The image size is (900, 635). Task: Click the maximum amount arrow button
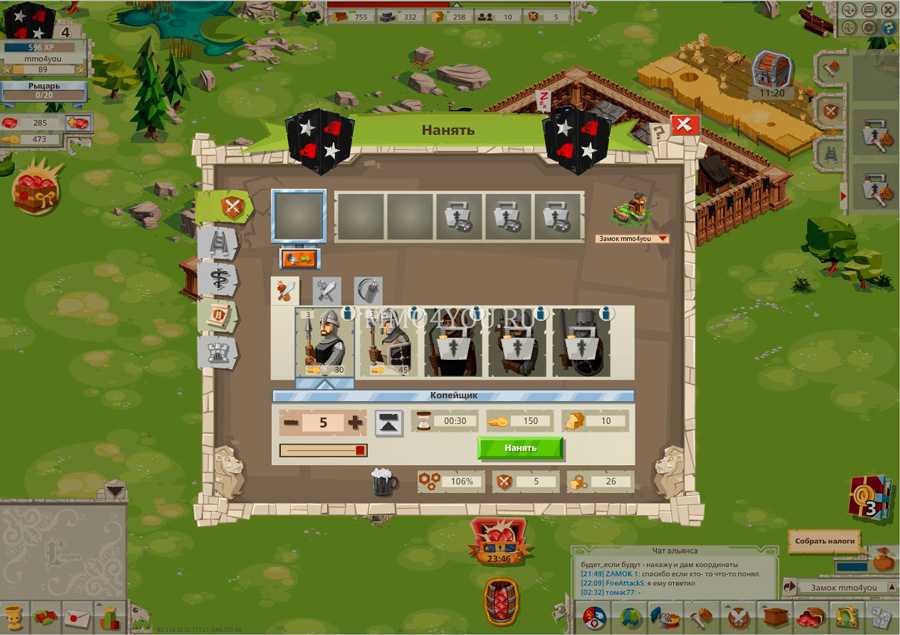[389, 423]
